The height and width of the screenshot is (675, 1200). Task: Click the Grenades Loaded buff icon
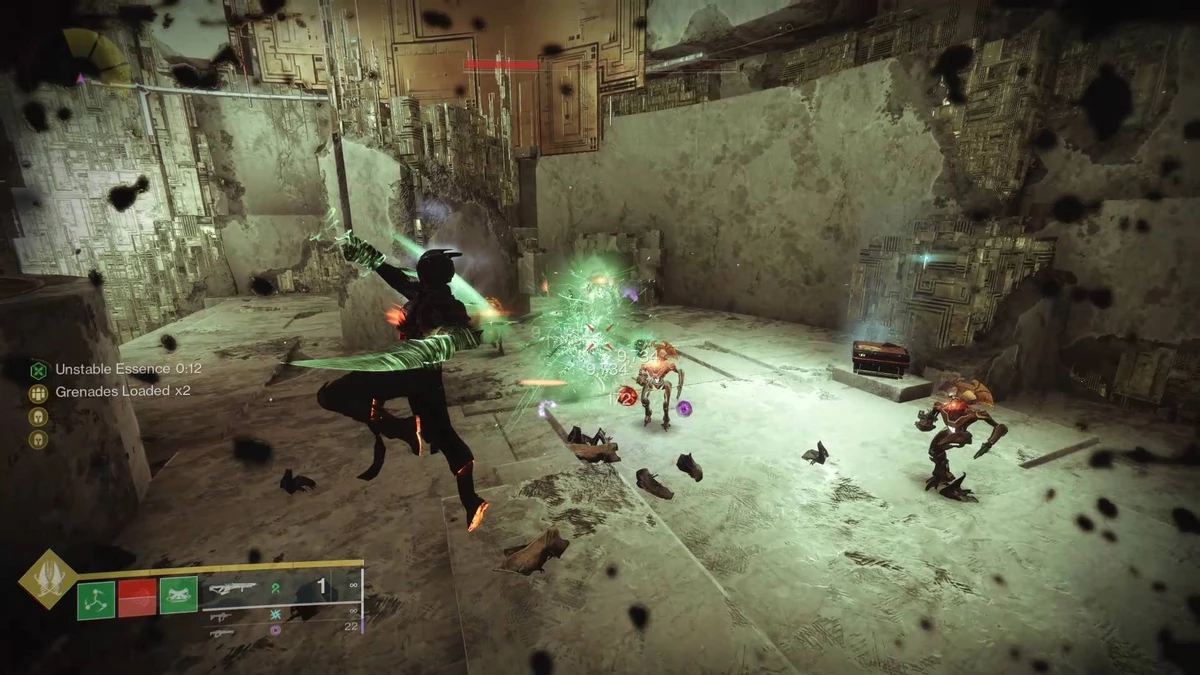(x=38, y=391)
